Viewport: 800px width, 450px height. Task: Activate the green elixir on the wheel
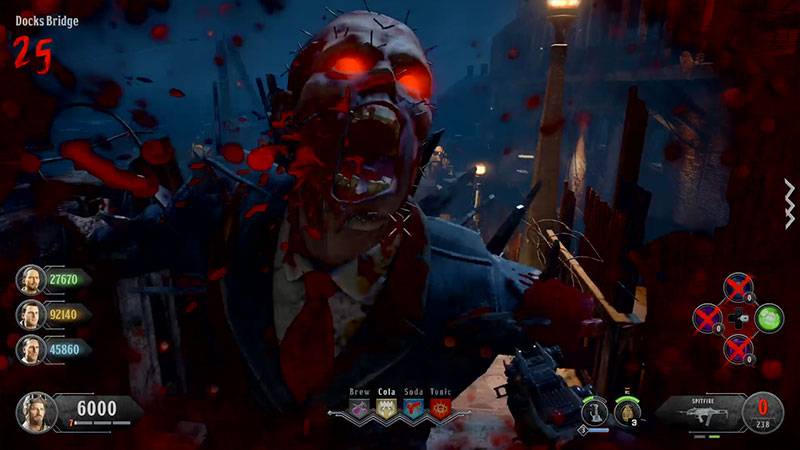tap(770, 318)
